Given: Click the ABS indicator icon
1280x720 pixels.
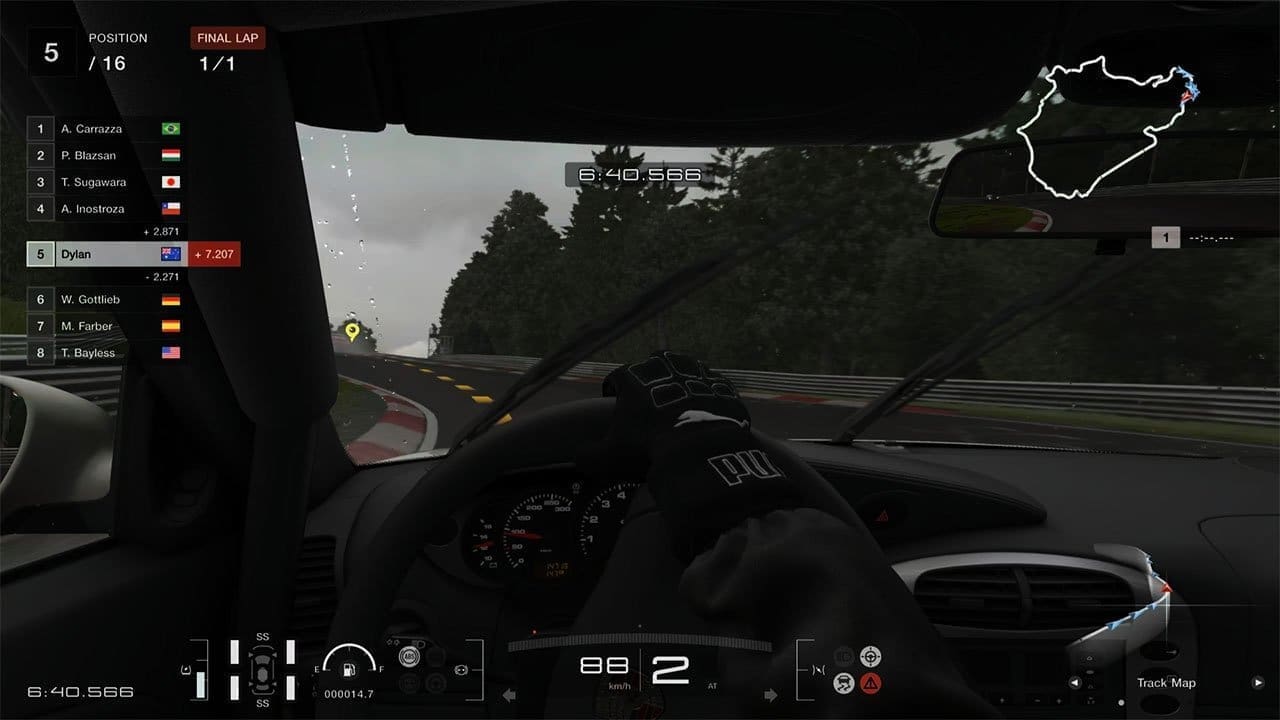Looking at the screenshot, I should pos(409,656).
